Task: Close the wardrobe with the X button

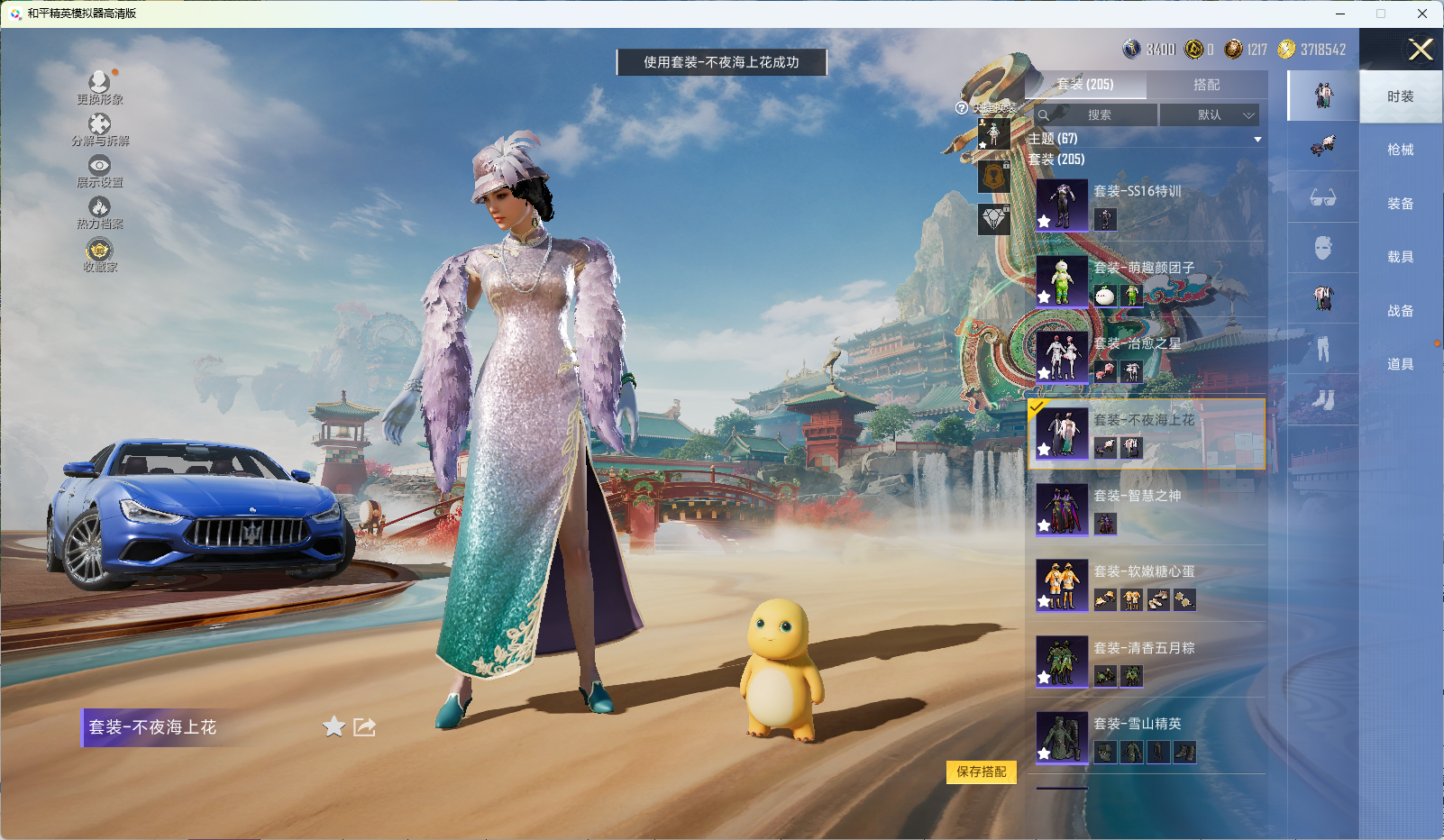Action: (1421, 50)
